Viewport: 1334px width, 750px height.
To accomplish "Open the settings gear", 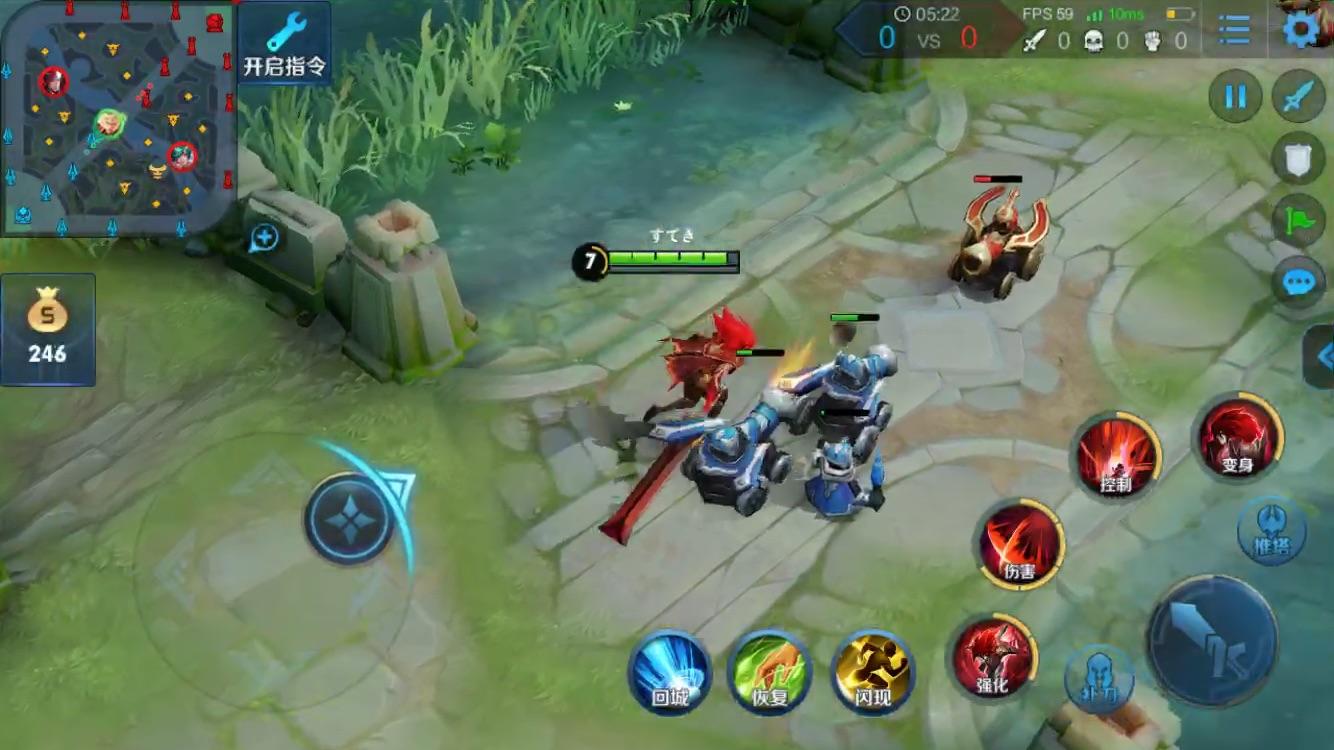I will coord(1301,30).
